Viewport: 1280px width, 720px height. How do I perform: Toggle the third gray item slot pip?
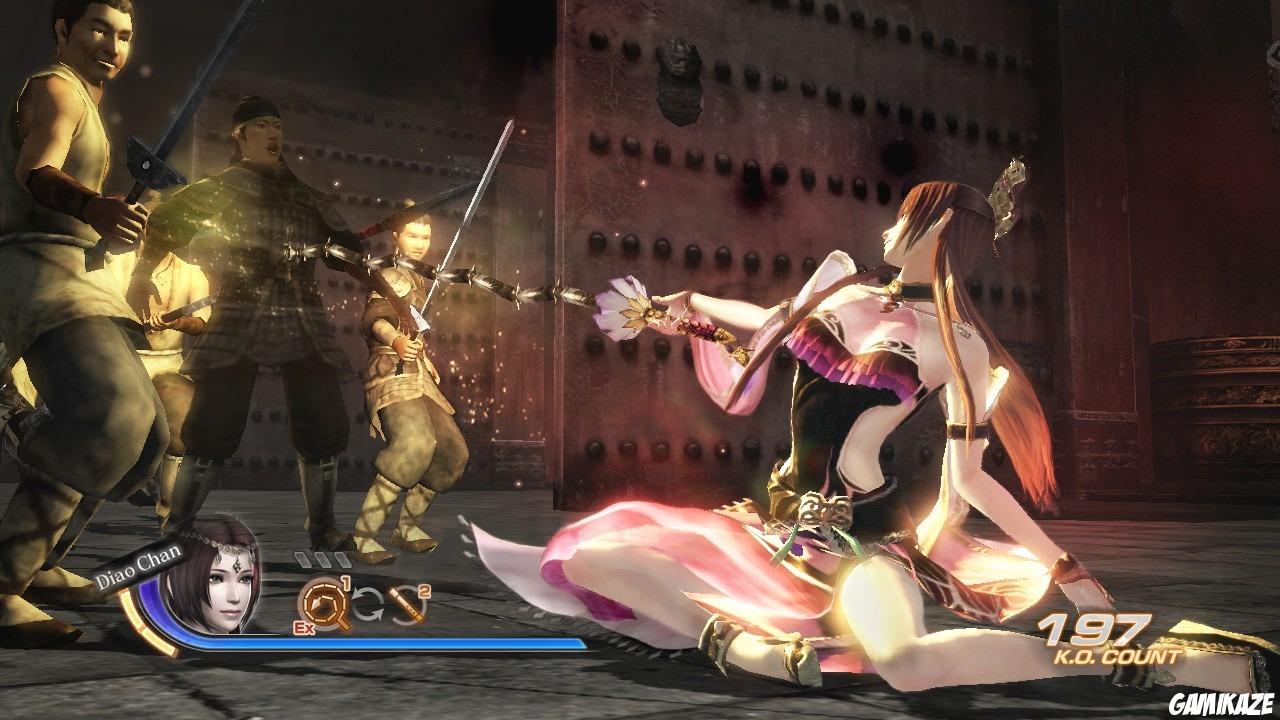pos(344,559)
